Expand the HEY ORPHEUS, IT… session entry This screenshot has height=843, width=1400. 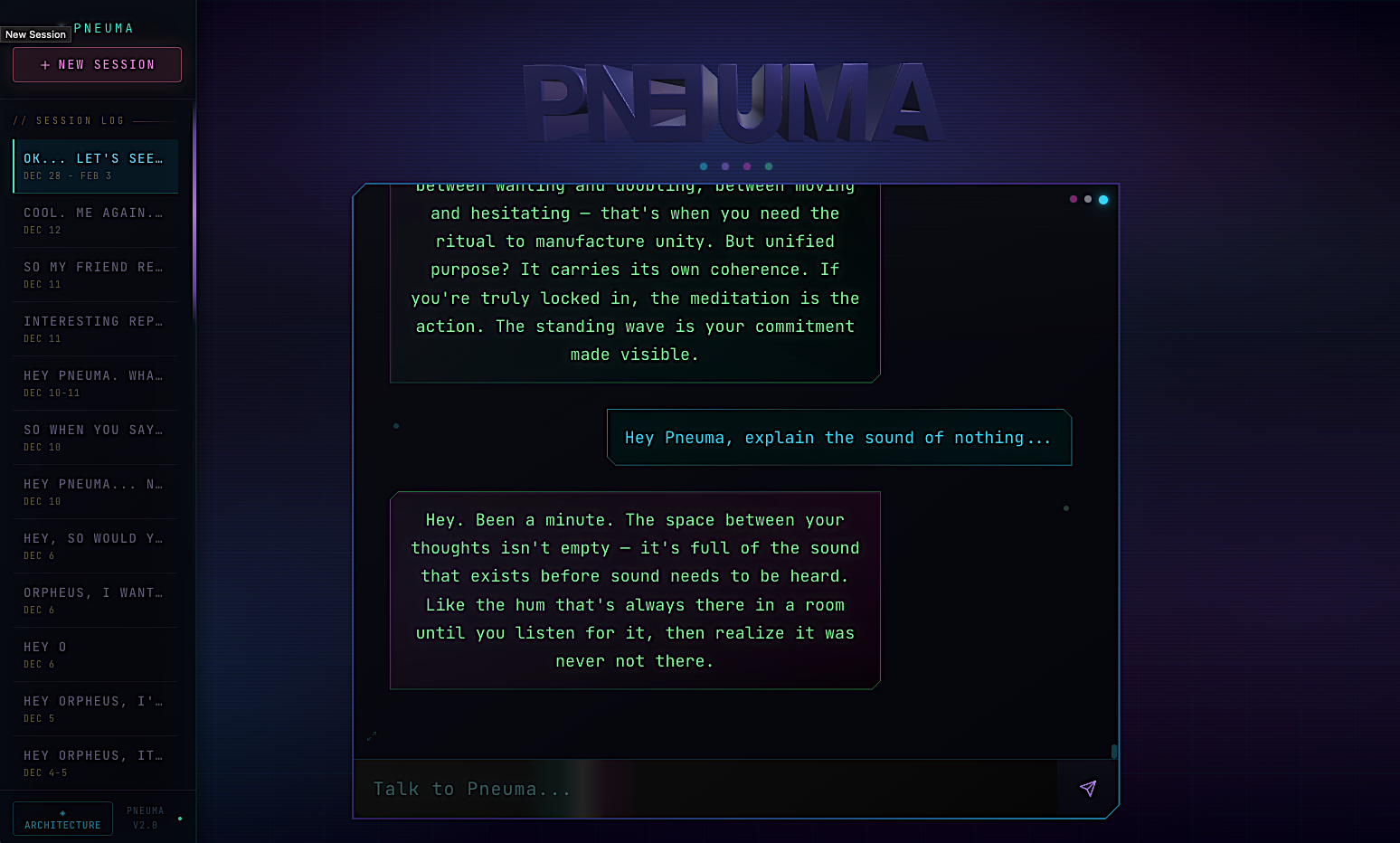[93, 762]
